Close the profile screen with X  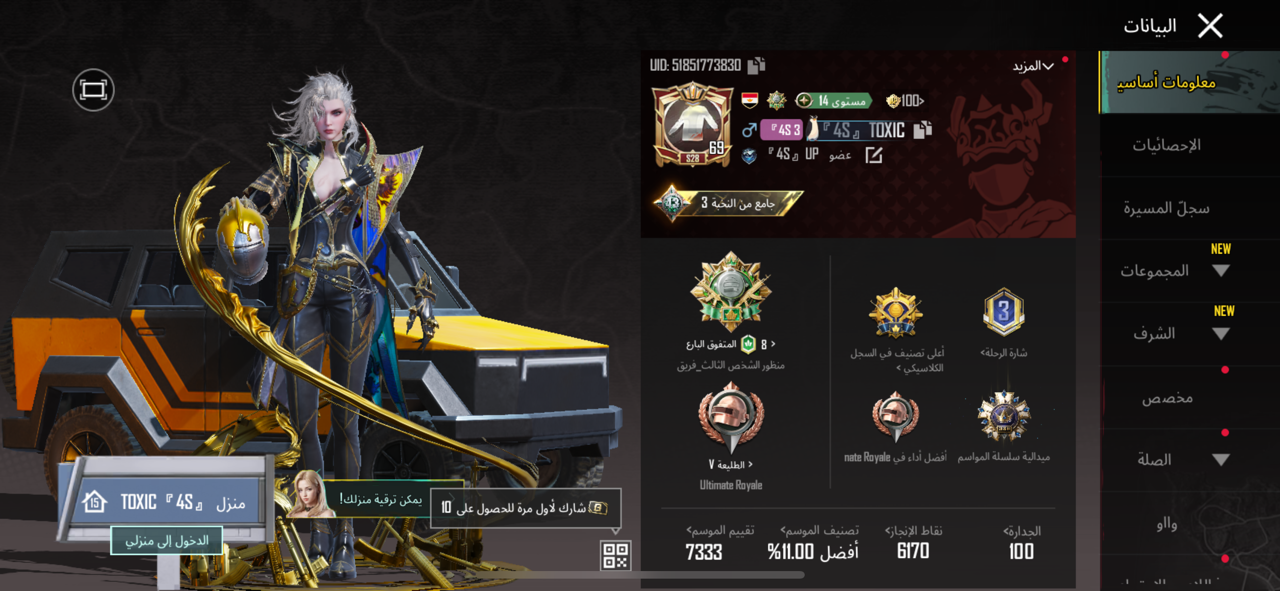[1210, 26]
